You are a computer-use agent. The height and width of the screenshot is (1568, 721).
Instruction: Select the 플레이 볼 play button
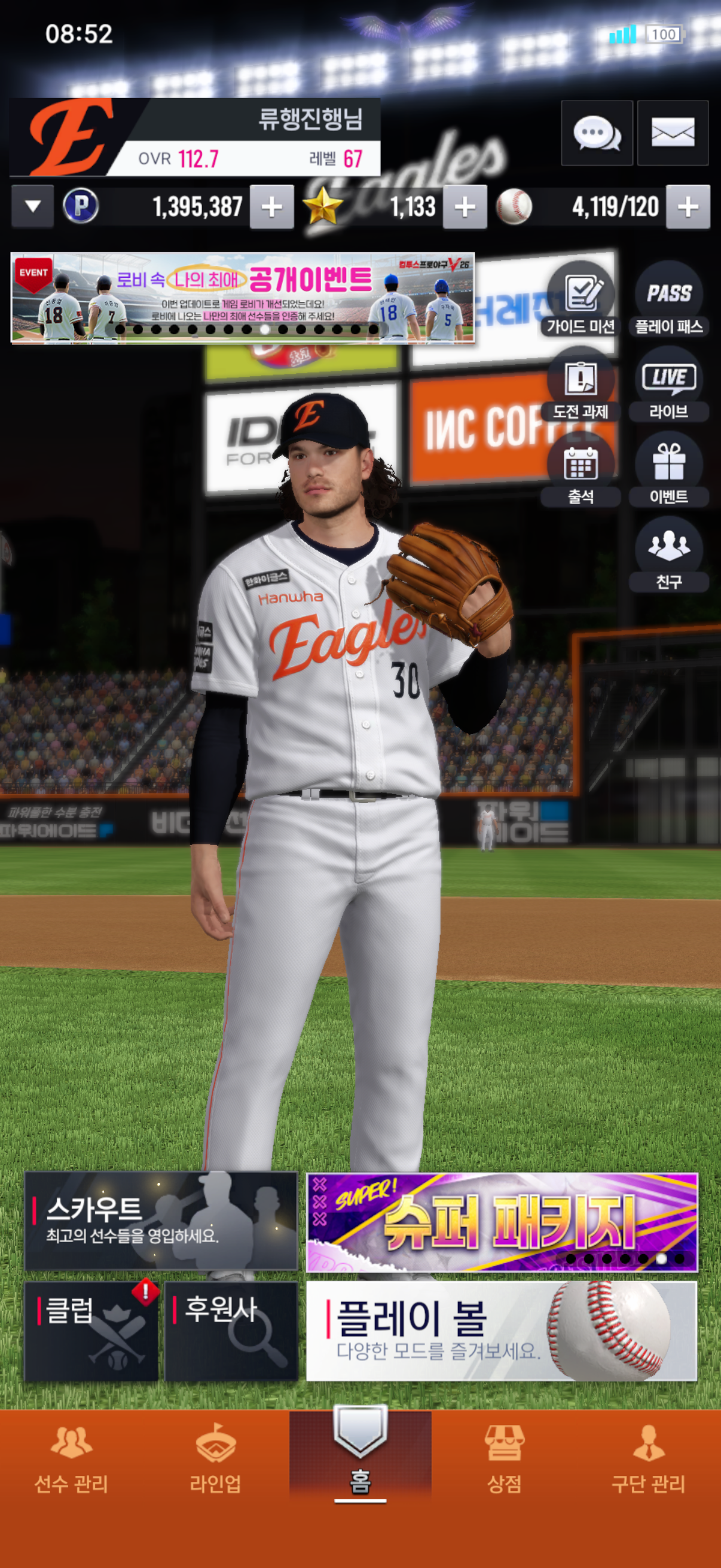502,1331
